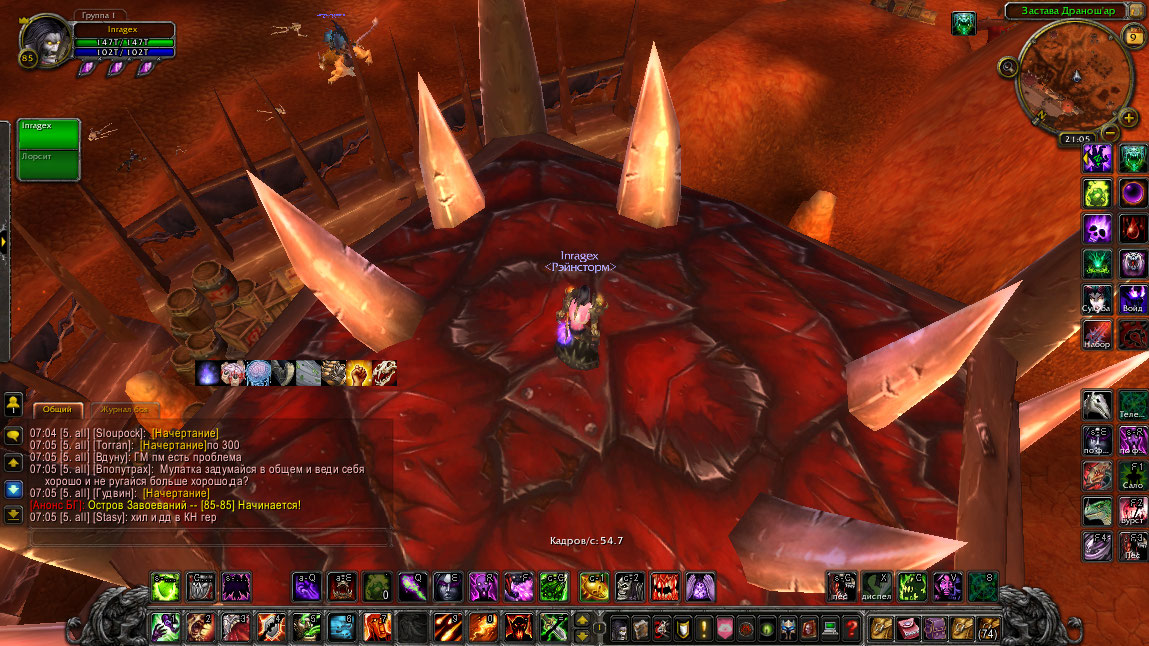Open the chat menu speech bubble button
The image size is (1149, 646).
pos(14,436)
